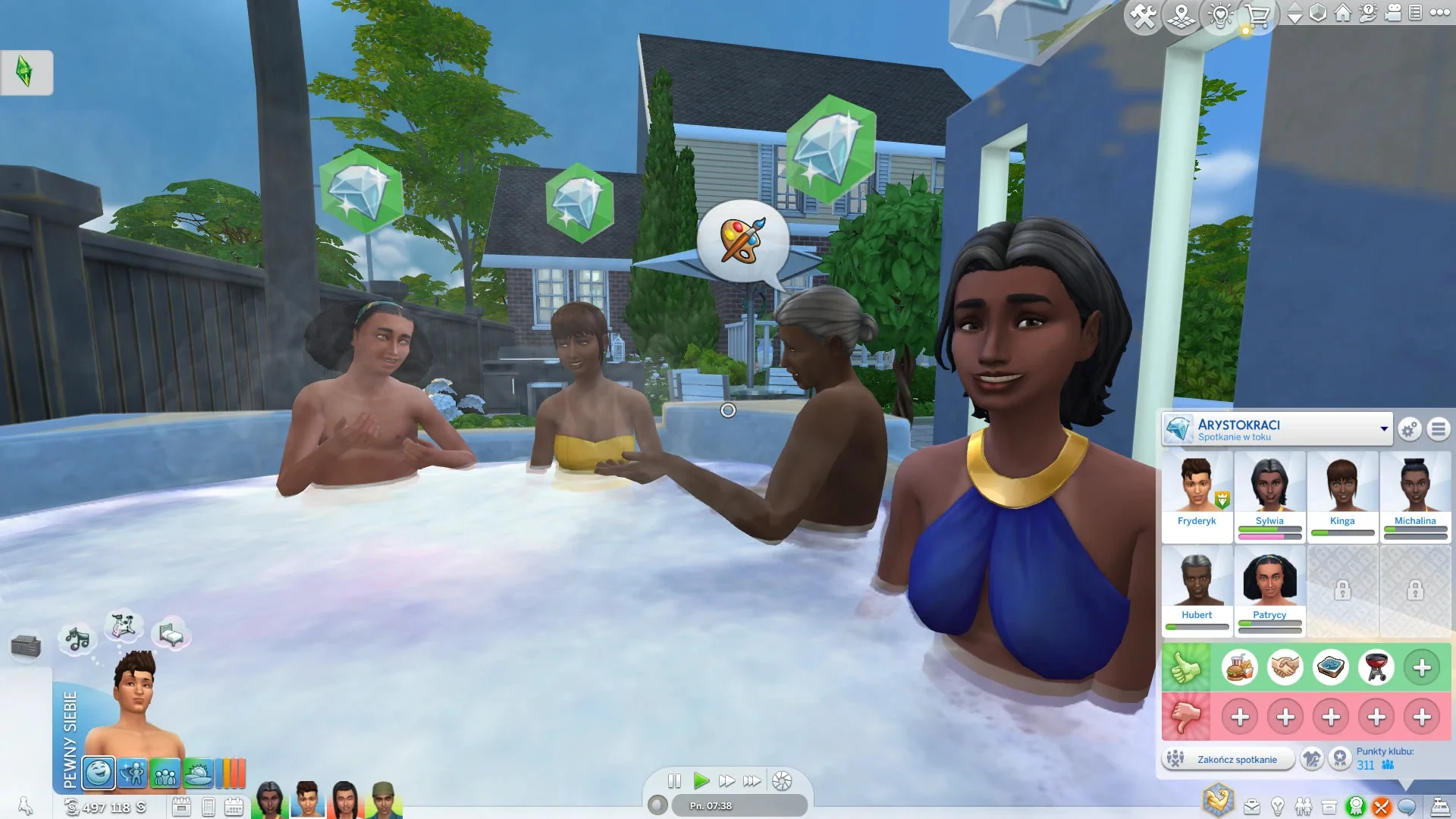This screenshot has width=1456, height=819.
Task: Toggle wall height with the up-down arrows
Action: [x=1294, y=14]
